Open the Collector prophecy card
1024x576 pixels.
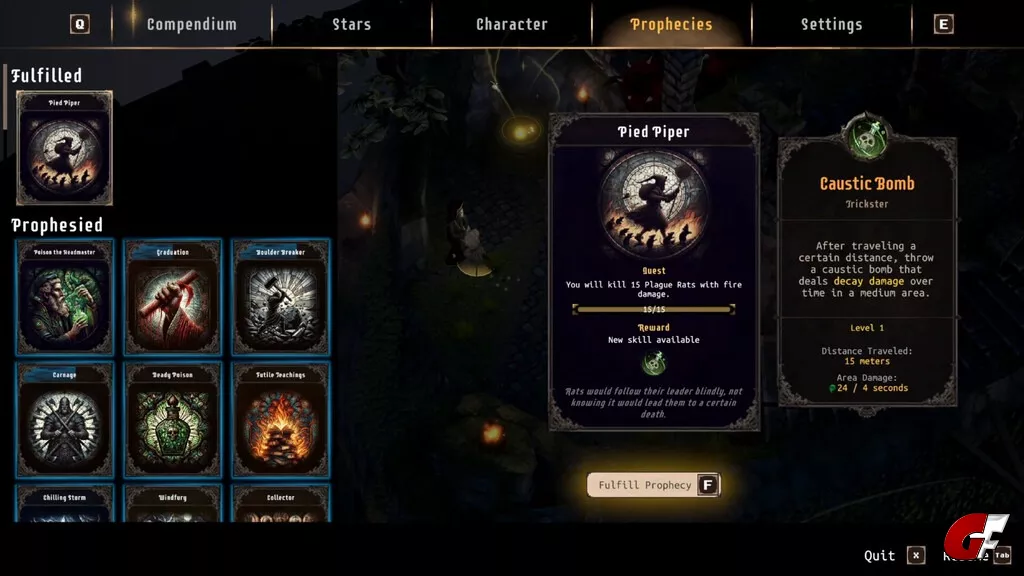[281, 503]
